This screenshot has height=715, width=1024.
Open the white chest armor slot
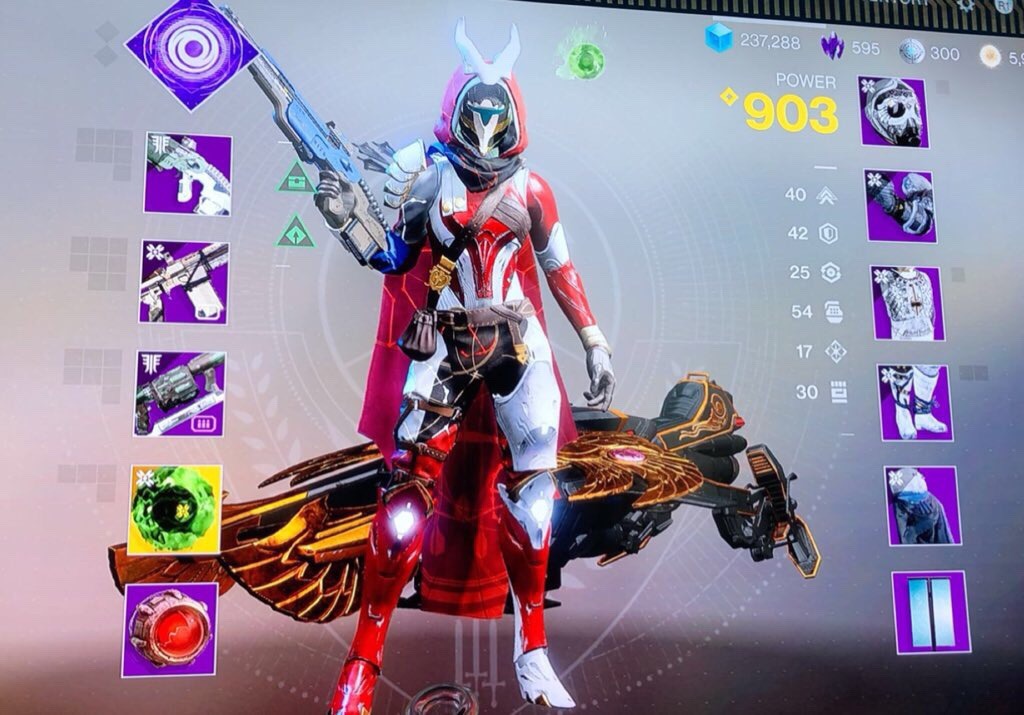pyautogui.click(x=906, y=303)
